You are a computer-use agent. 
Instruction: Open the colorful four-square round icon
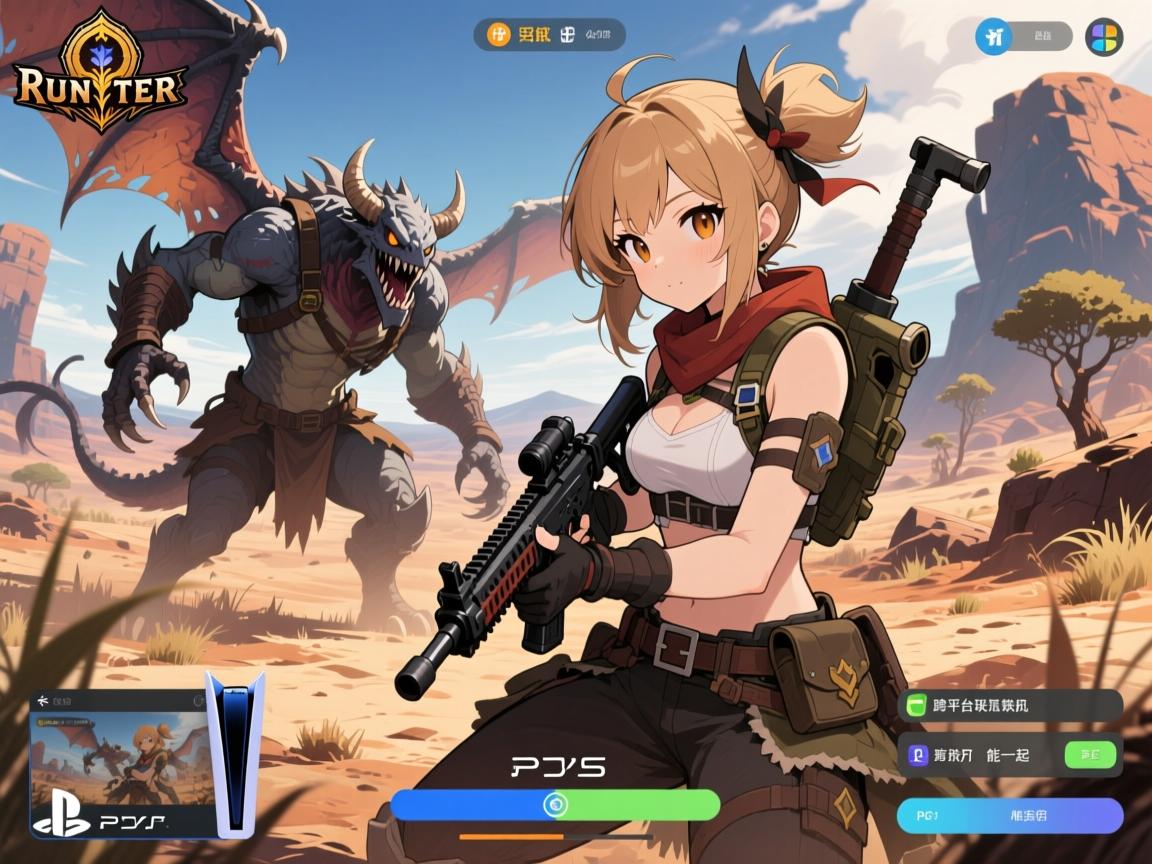[x=1104, y=37]
